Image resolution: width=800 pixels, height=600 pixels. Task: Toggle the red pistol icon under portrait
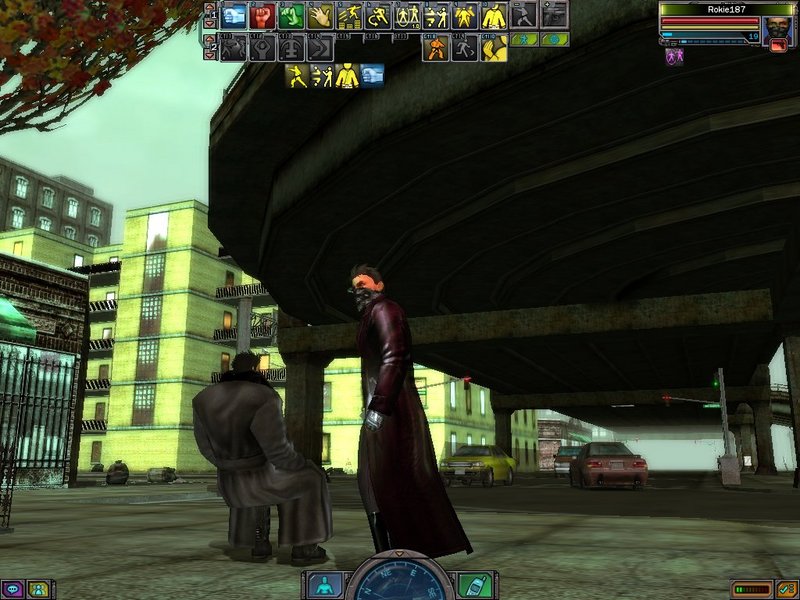pos(779,44)
